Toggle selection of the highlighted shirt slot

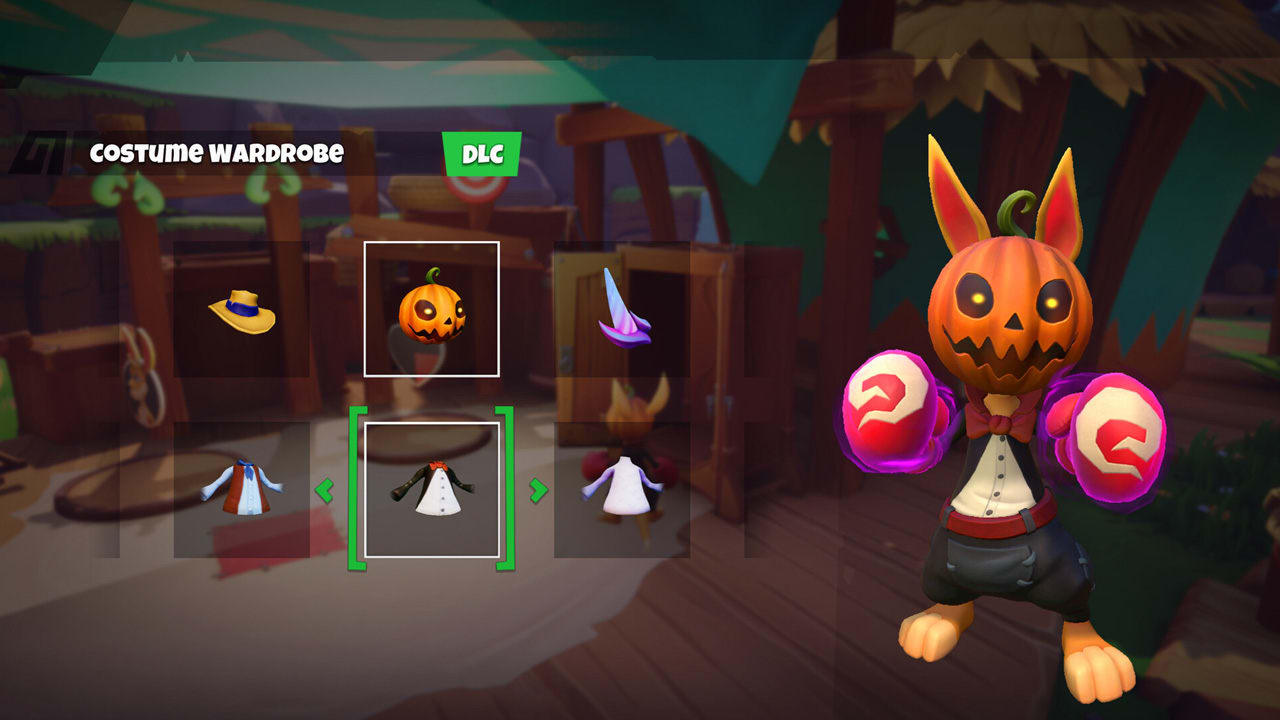click(x=433, y=490)
